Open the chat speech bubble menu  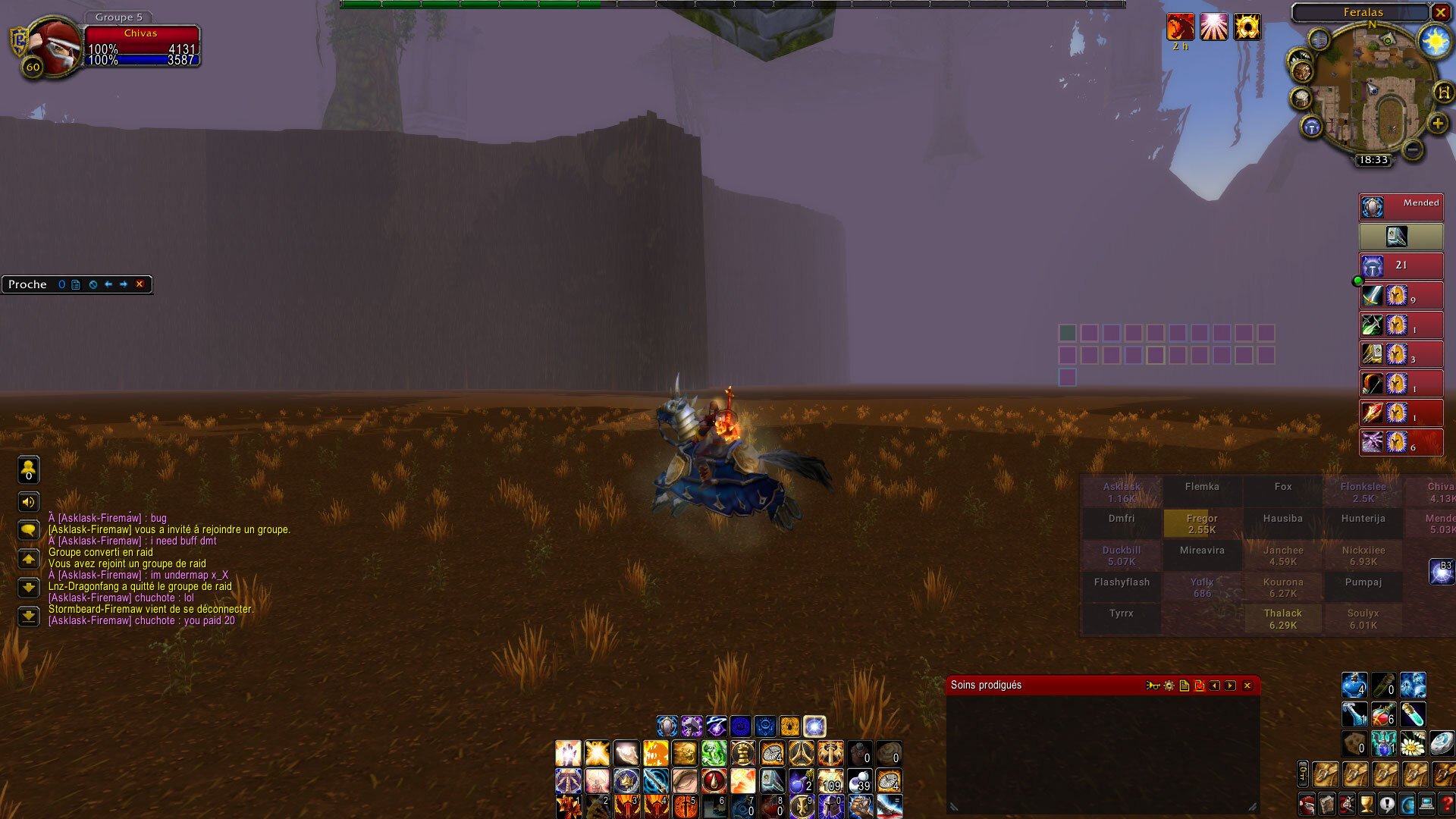tap(29, 529)
